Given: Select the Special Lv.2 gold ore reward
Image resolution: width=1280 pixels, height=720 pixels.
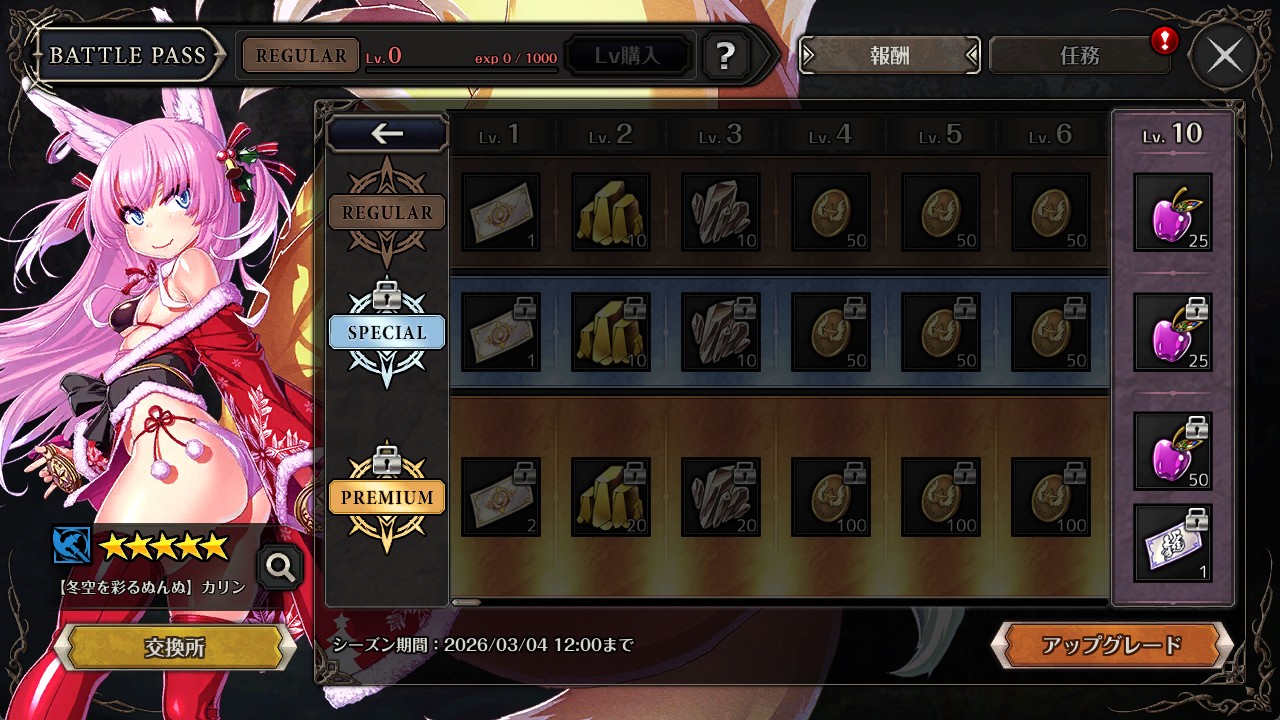Looking at the screenshot, I should pos(611,332).
